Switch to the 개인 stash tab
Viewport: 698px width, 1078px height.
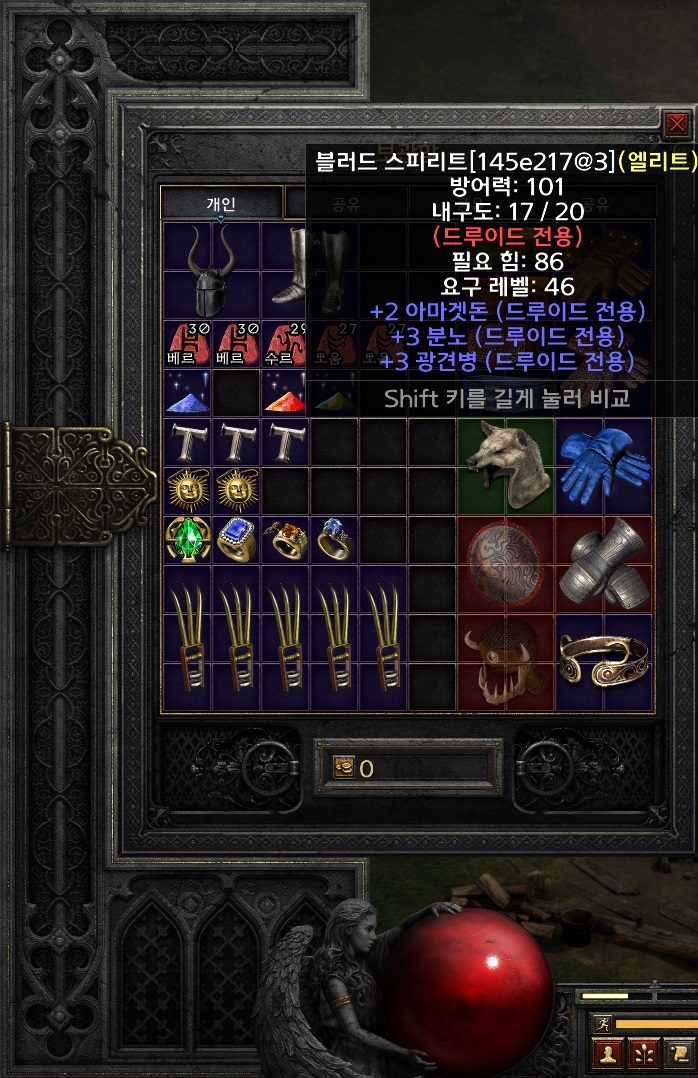coord(221,204)
